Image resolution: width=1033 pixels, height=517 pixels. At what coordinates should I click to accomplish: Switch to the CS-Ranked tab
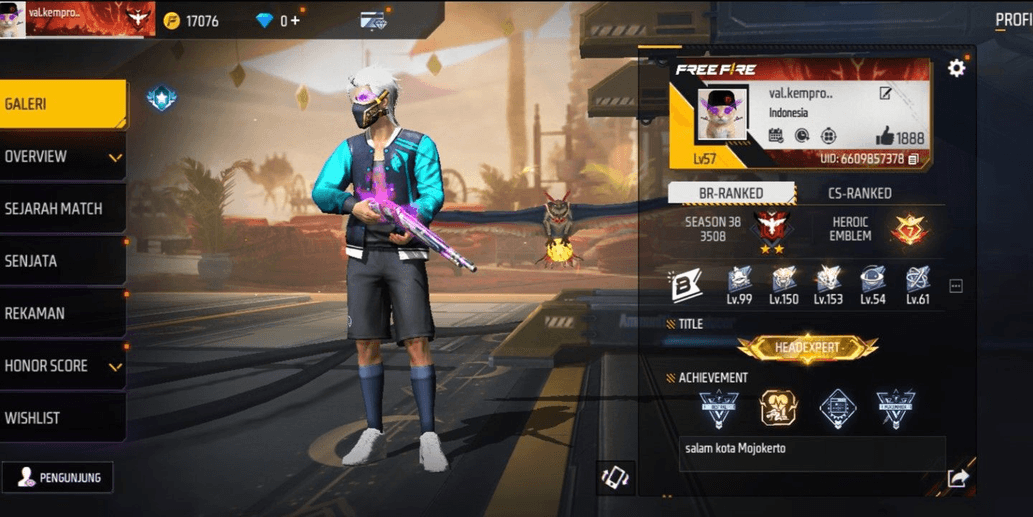coord(859,193)
